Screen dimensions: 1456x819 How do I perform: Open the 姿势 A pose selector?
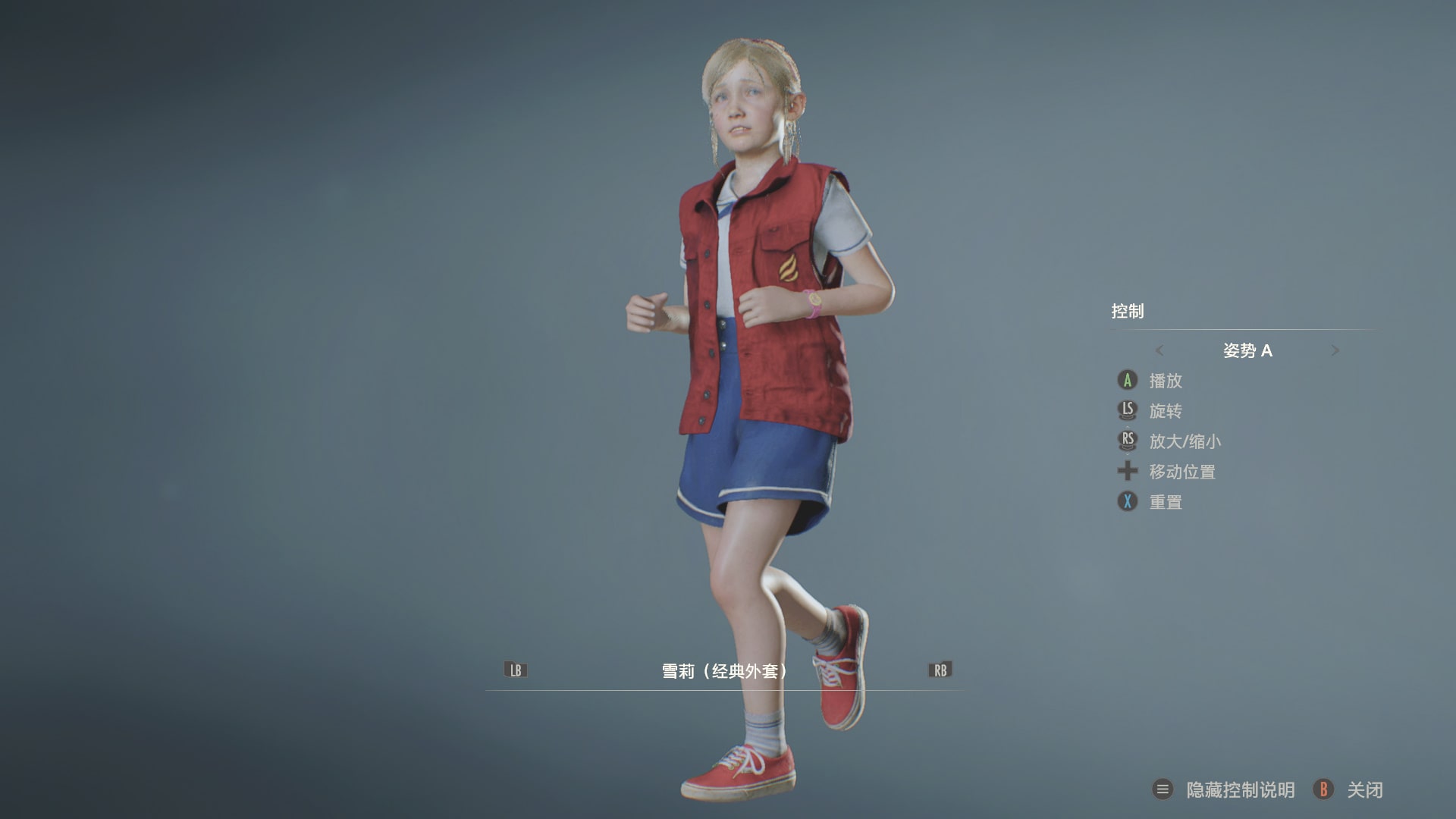click(x=1247, y=350)
